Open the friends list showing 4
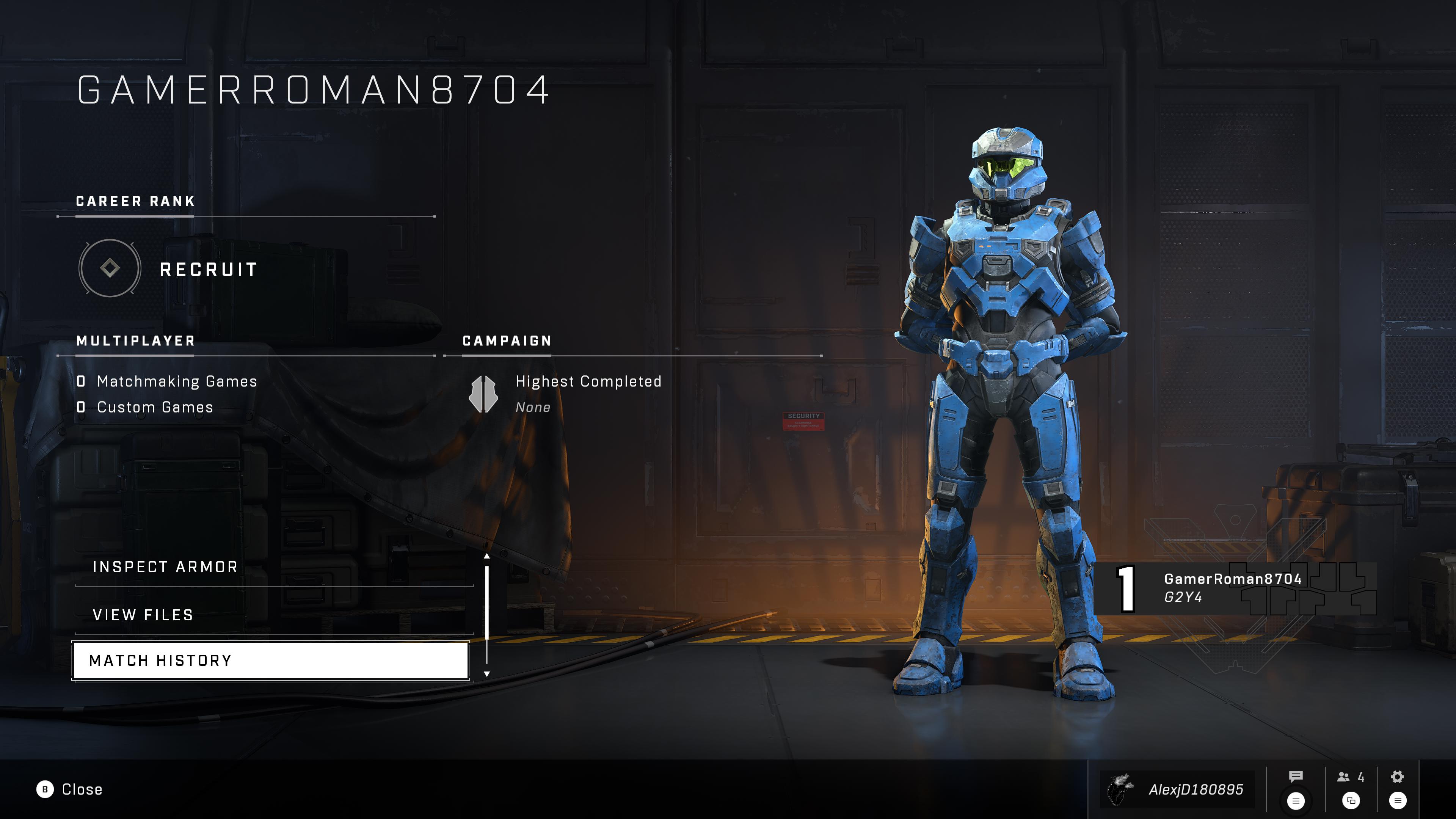The width and height of the screenshot is (1456, 819). click(x=1350, y=778)
